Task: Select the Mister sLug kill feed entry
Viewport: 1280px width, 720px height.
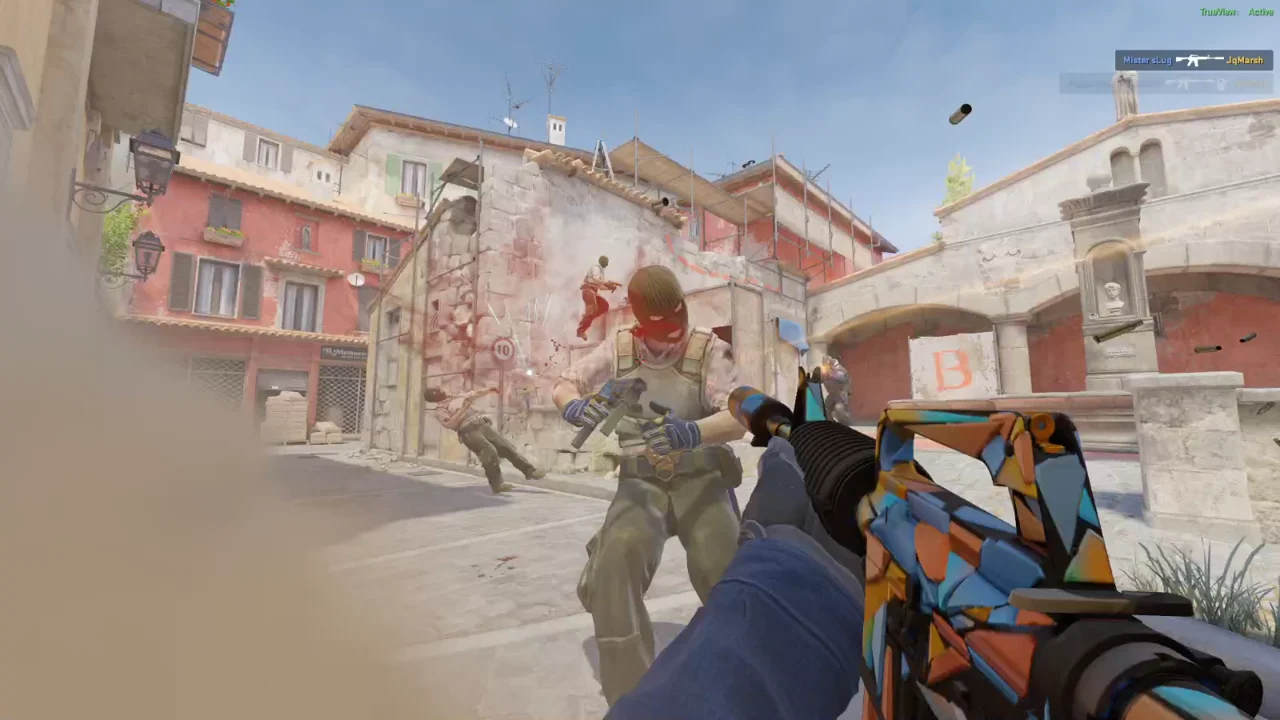Action: coord(1193,60)
